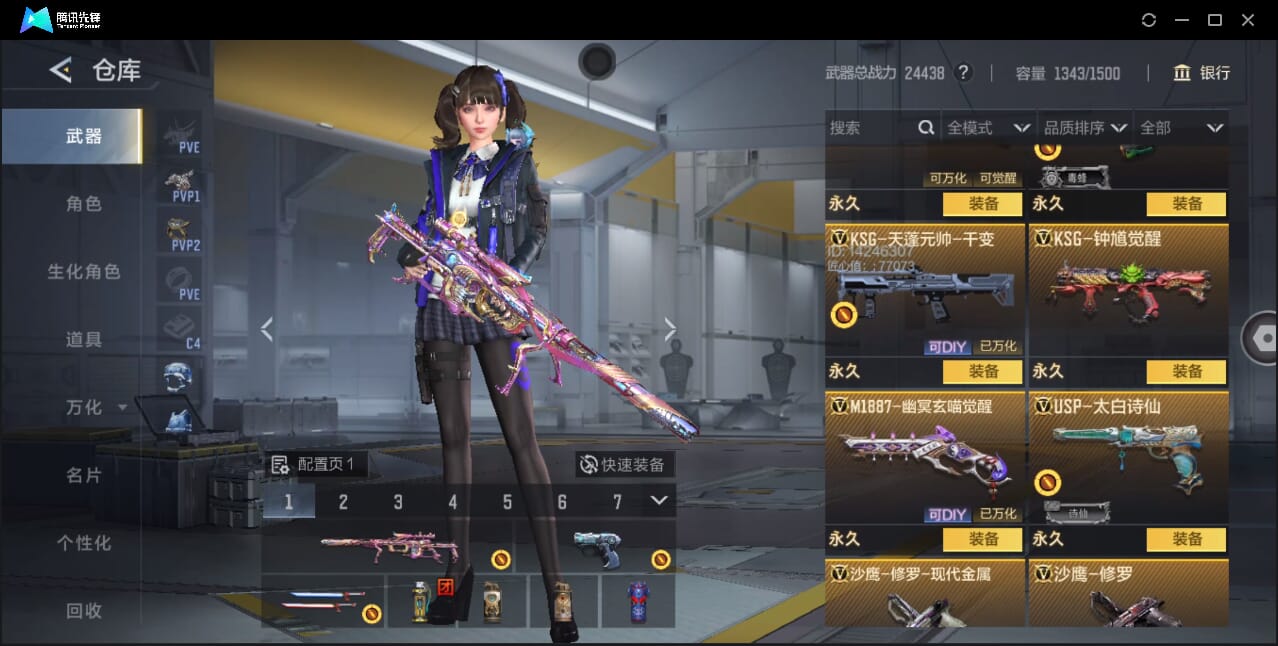Screen dimensions: 1278x646
Task: Choose the USP-太白诗仙 pistol card
Action: [1128, 450]
